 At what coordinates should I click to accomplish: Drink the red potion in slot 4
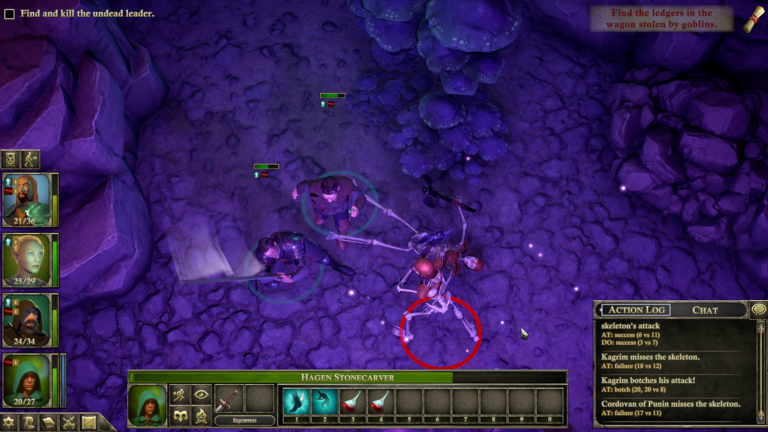point(380,402)
